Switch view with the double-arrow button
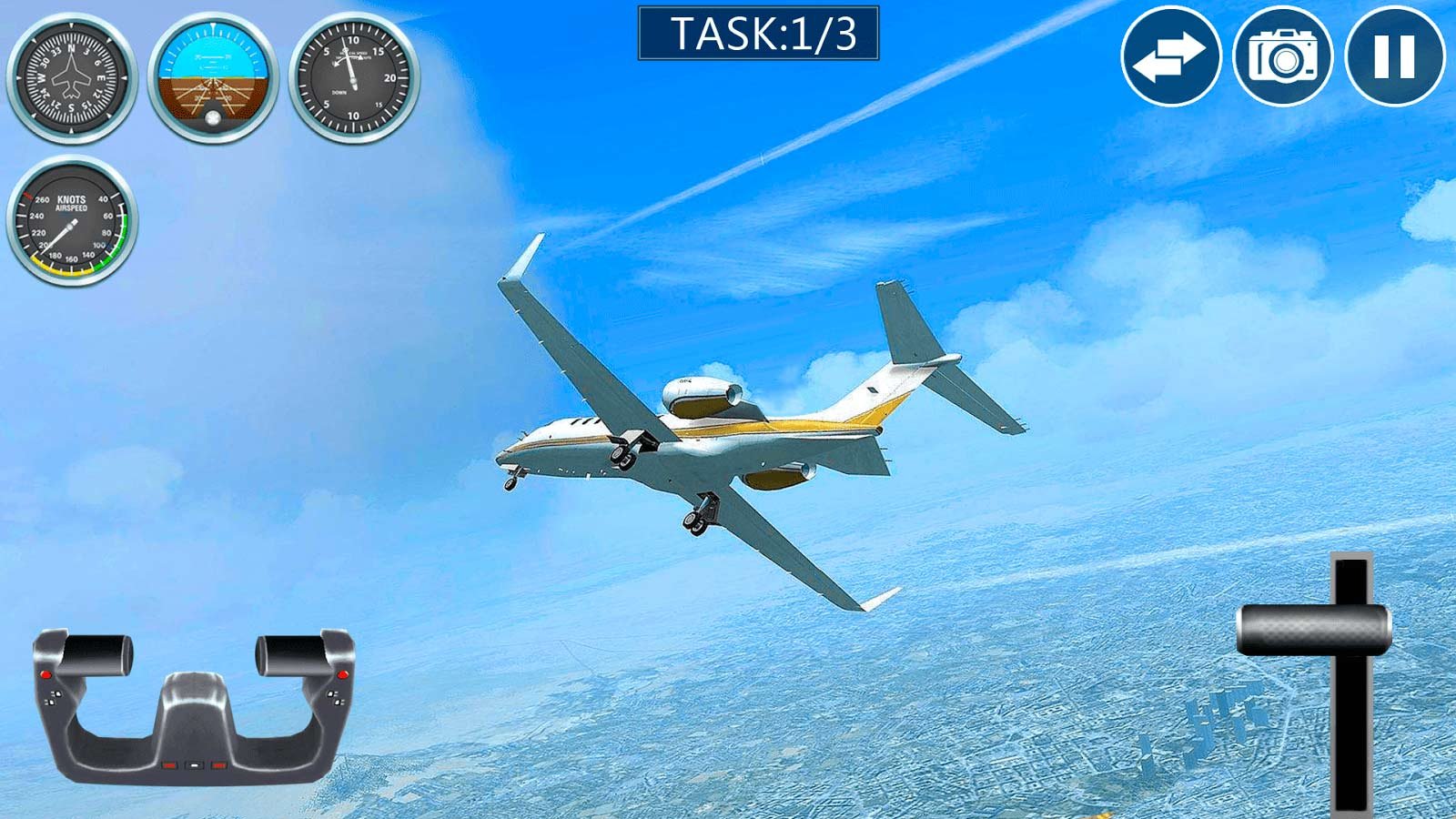The width and height of the screenshot is (1456, 819). (x=1170, y=56)
